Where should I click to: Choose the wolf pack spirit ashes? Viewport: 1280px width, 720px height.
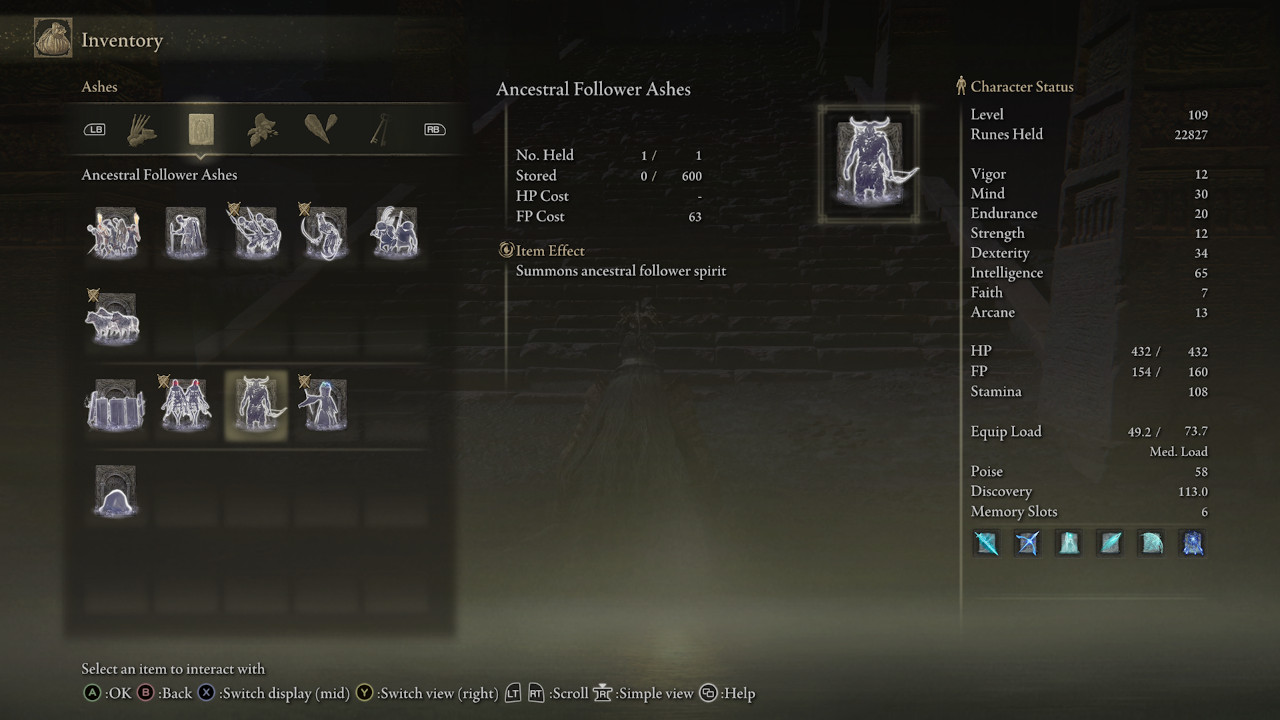point(115,319)
